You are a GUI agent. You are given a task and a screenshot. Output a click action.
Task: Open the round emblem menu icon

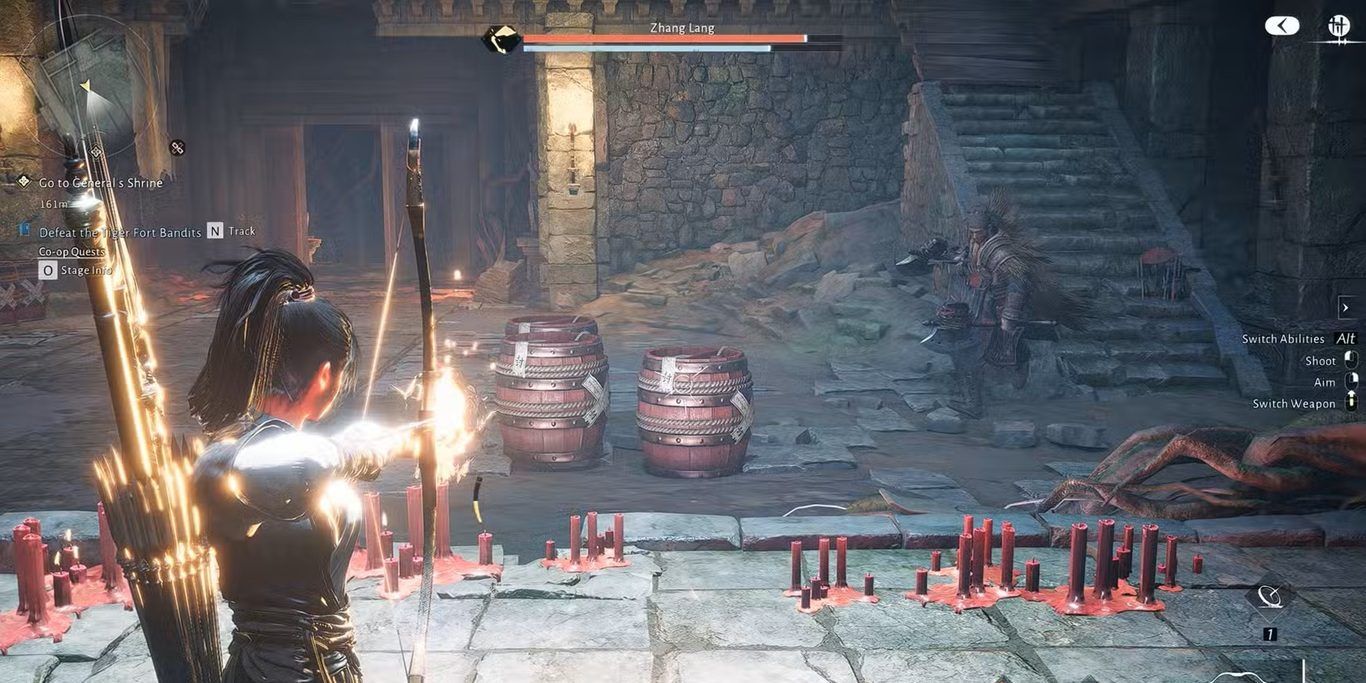pyautogui.click(x=1338, y=27)
